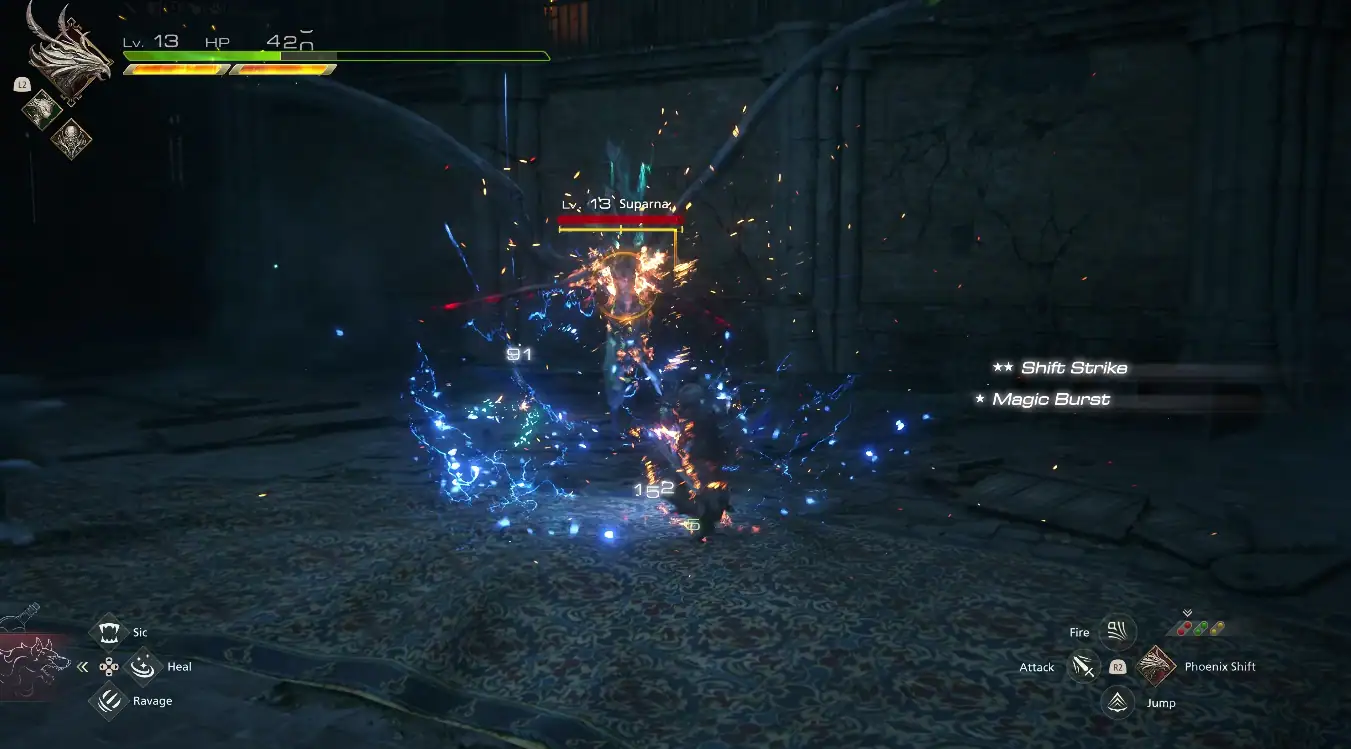Select the Jump action icon

tap(1117, 702)
